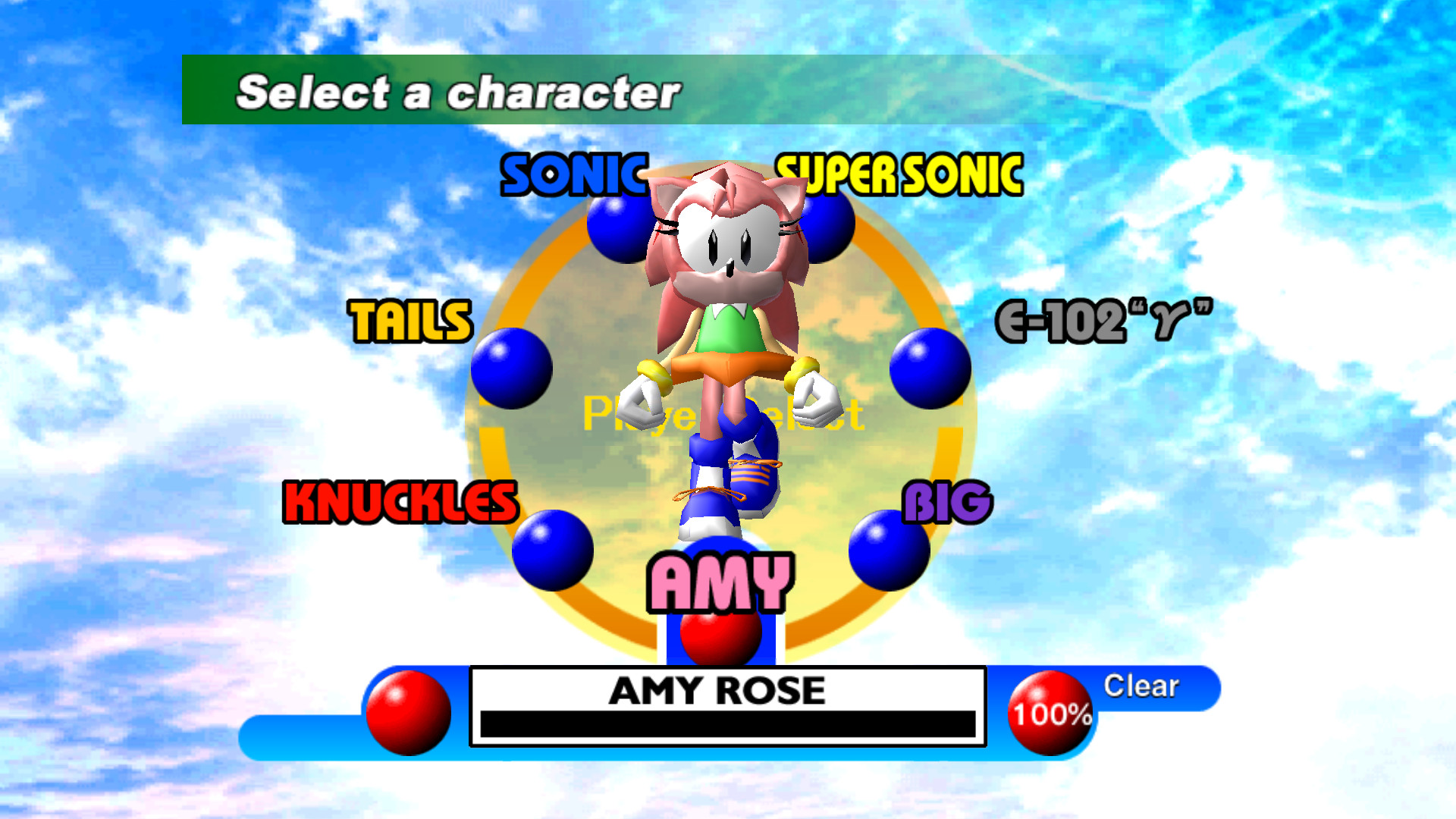Toggle selection of the BIG label
The height and width of the screenshot is (819, 1456).
(x=948, y=500)
